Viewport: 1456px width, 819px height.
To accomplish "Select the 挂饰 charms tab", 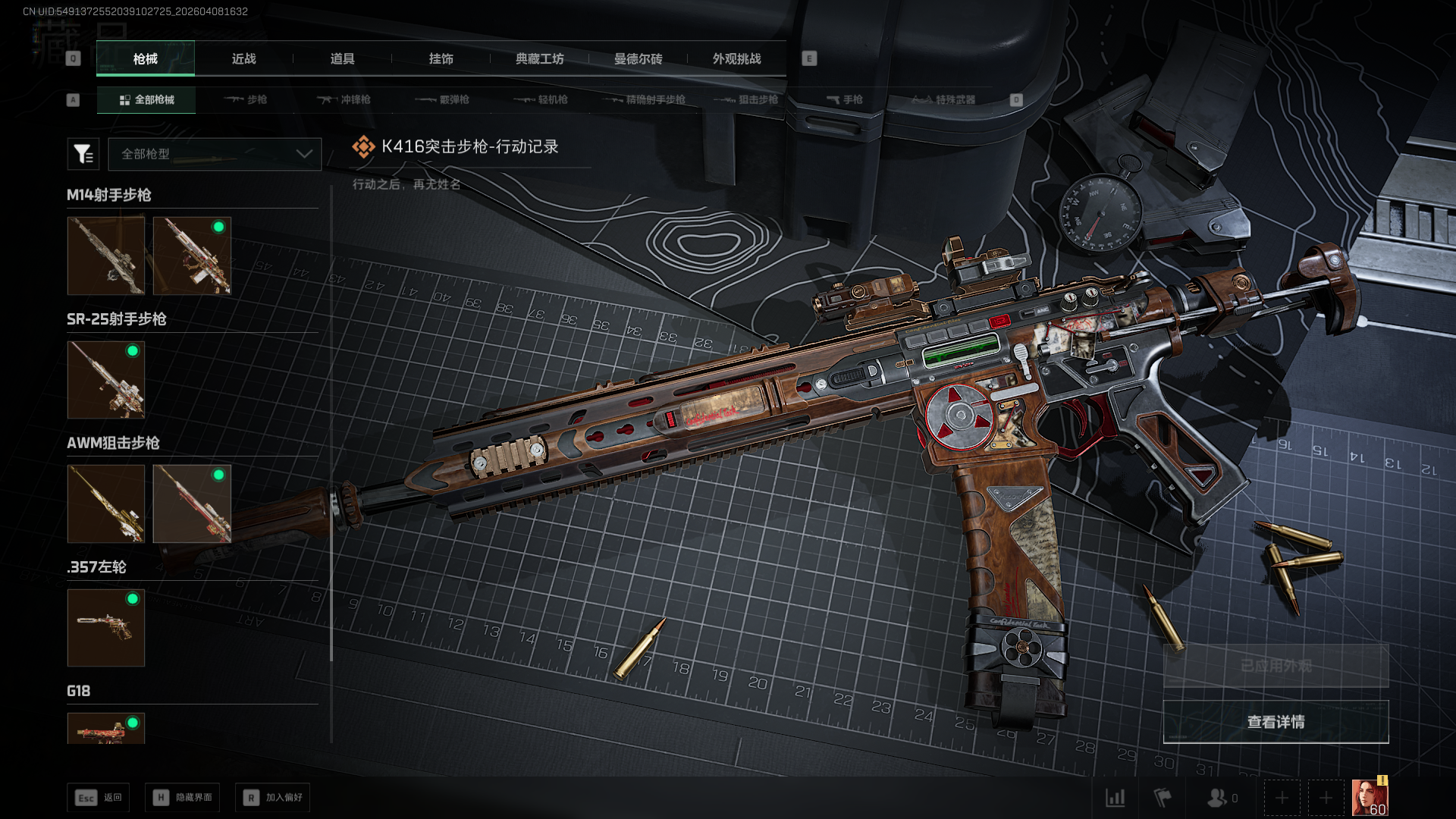I will click(x=441, y=58).
